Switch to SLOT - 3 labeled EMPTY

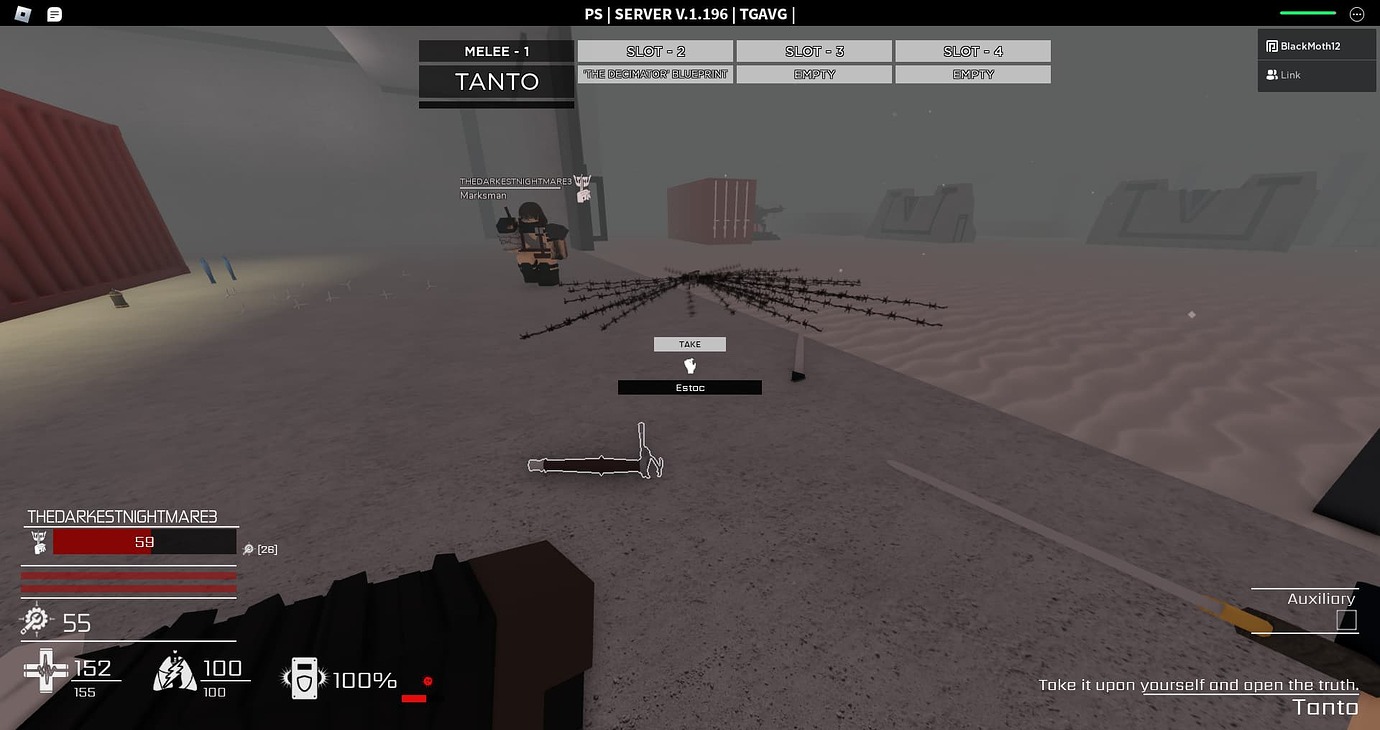click(814, 50)
